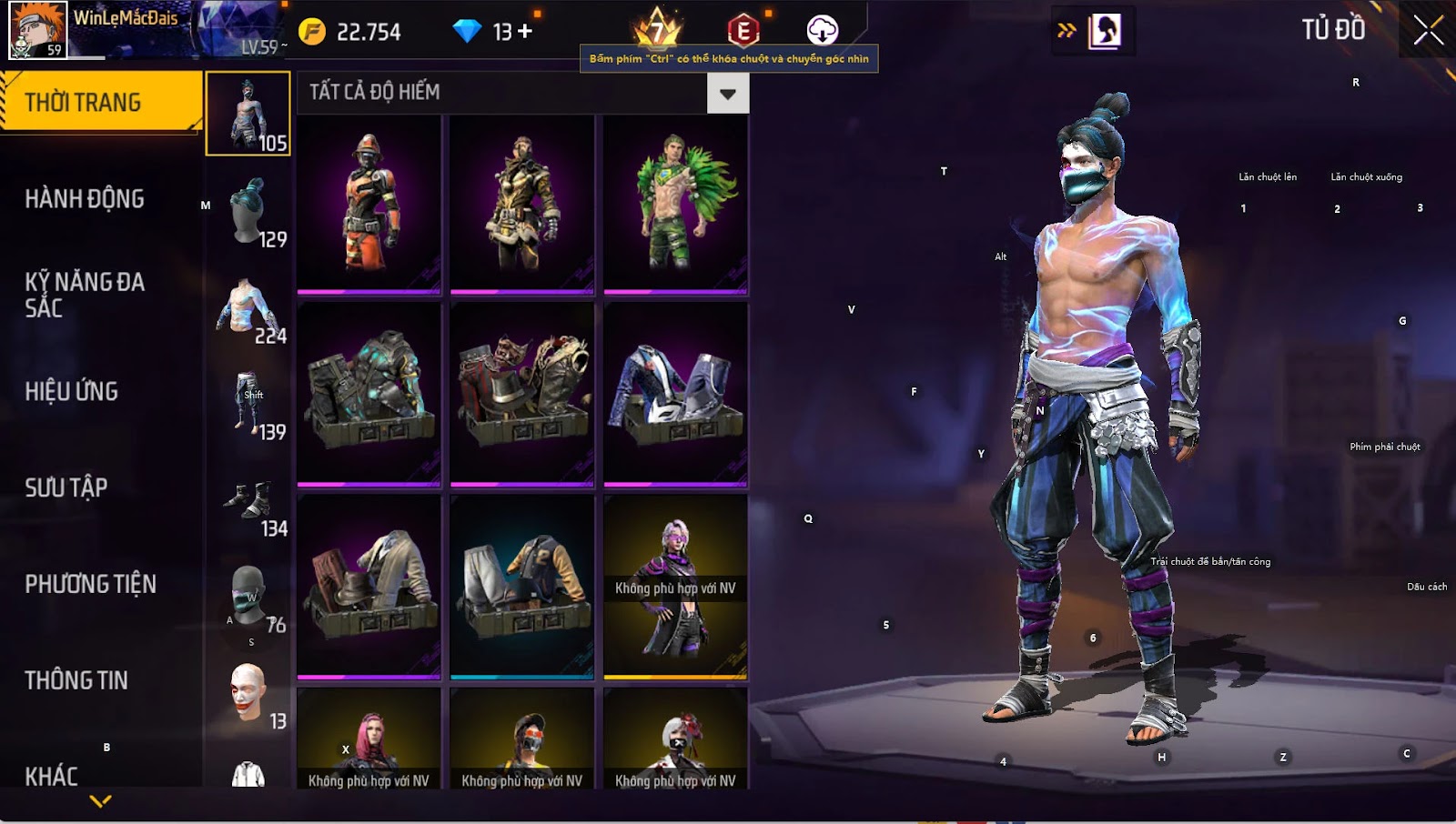Choose the shirt tops category (224)
The image size is (1456, 824).
(x=248, y=310)
